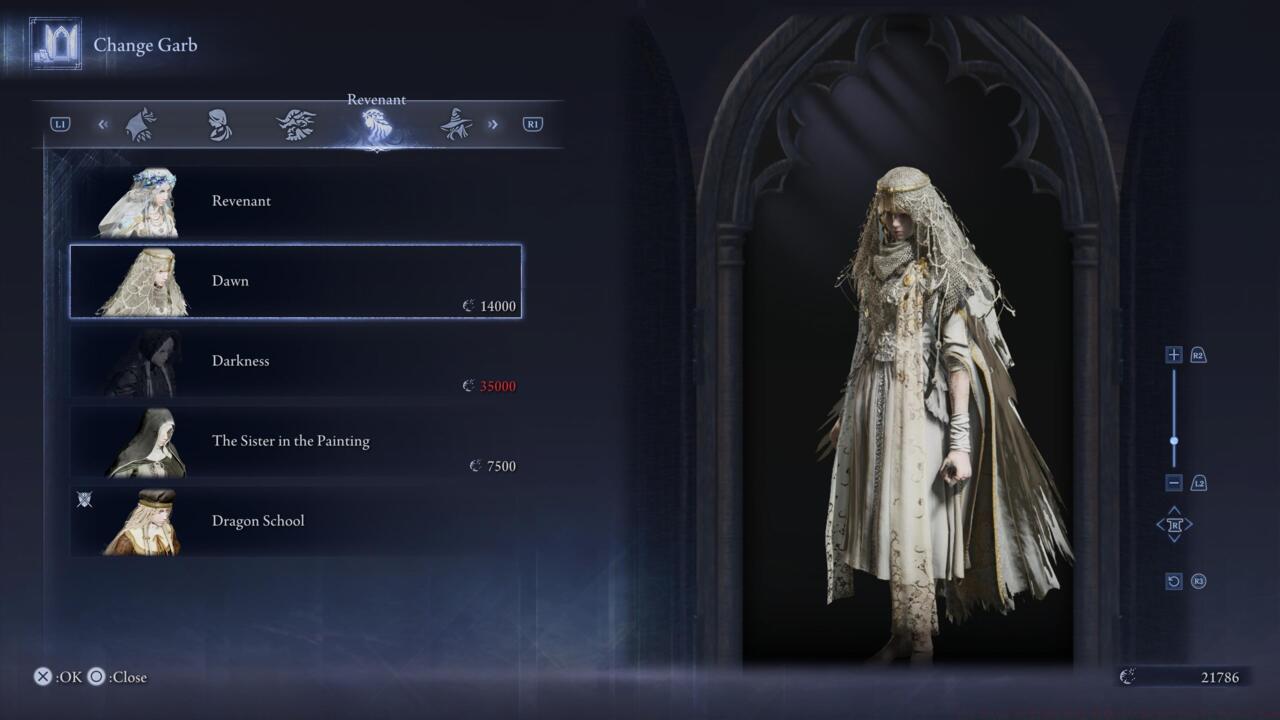
Task: Switch to the witch hat character tab
Action: point(456,125)
